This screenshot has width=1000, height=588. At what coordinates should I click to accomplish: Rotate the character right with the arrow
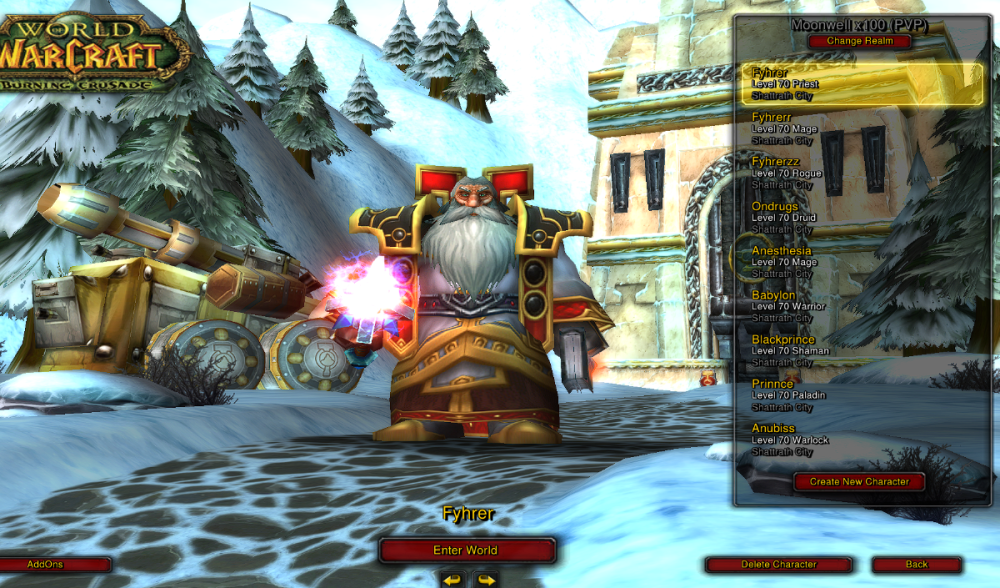pos(485,579)
